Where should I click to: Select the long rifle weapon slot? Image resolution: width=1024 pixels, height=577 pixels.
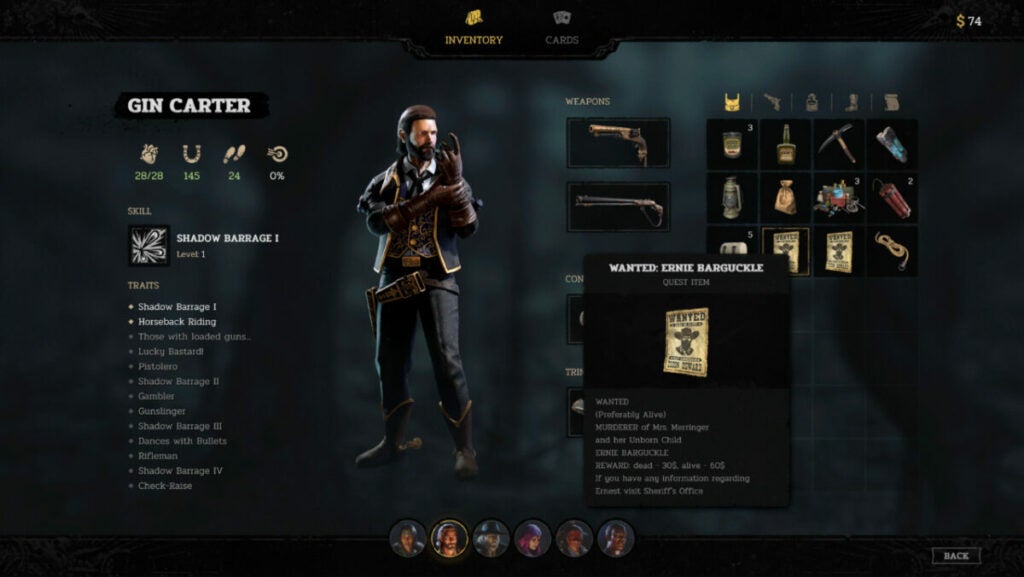coord(618,206)
